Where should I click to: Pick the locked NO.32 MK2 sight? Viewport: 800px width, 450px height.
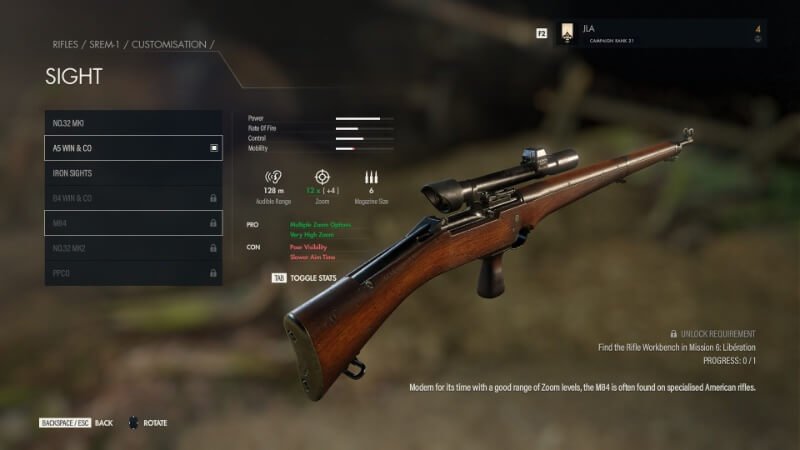(133, 248)
